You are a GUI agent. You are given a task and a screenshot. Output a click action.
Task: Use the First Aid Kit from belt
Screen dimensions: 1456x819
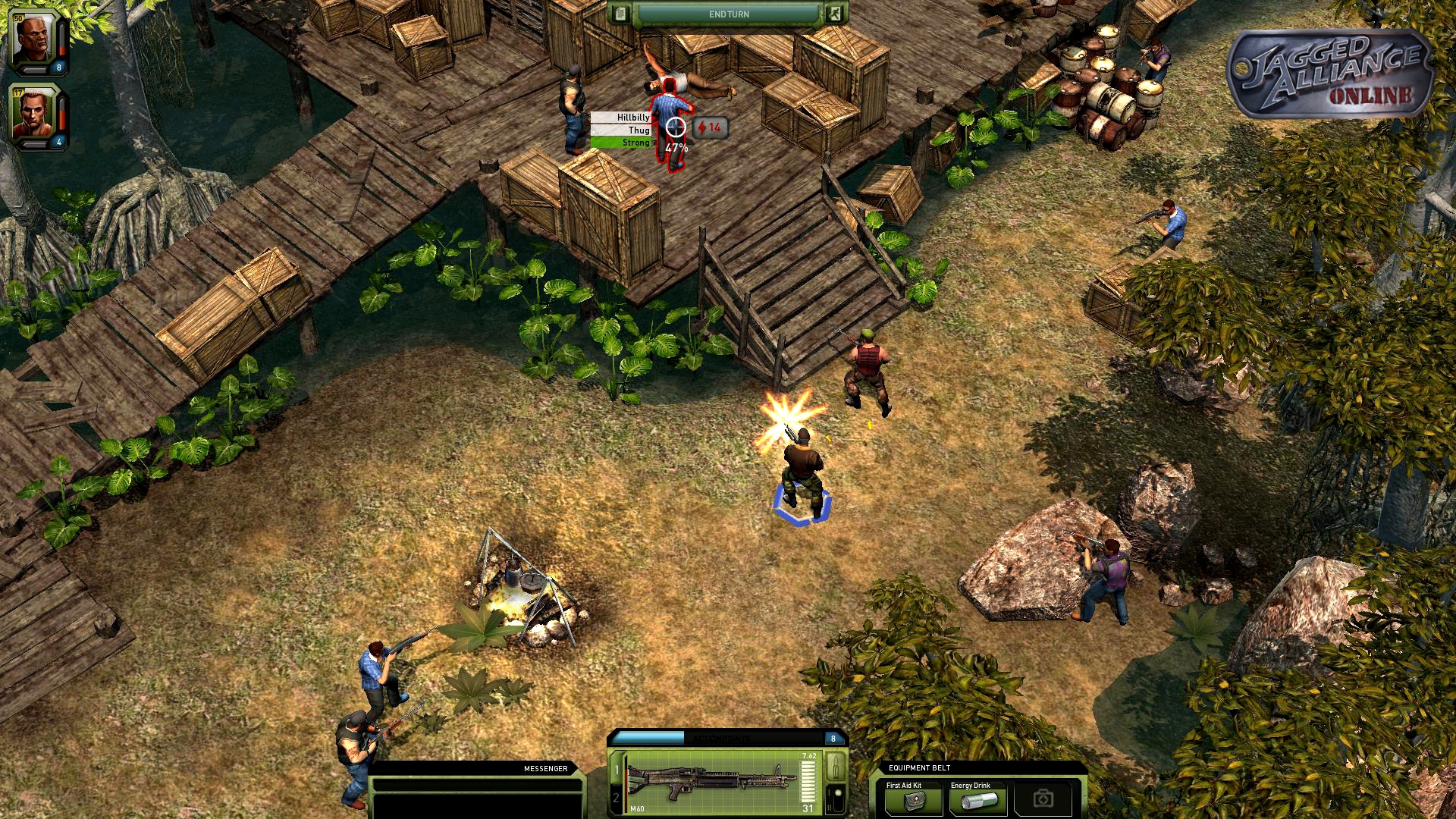click(915, 800)
